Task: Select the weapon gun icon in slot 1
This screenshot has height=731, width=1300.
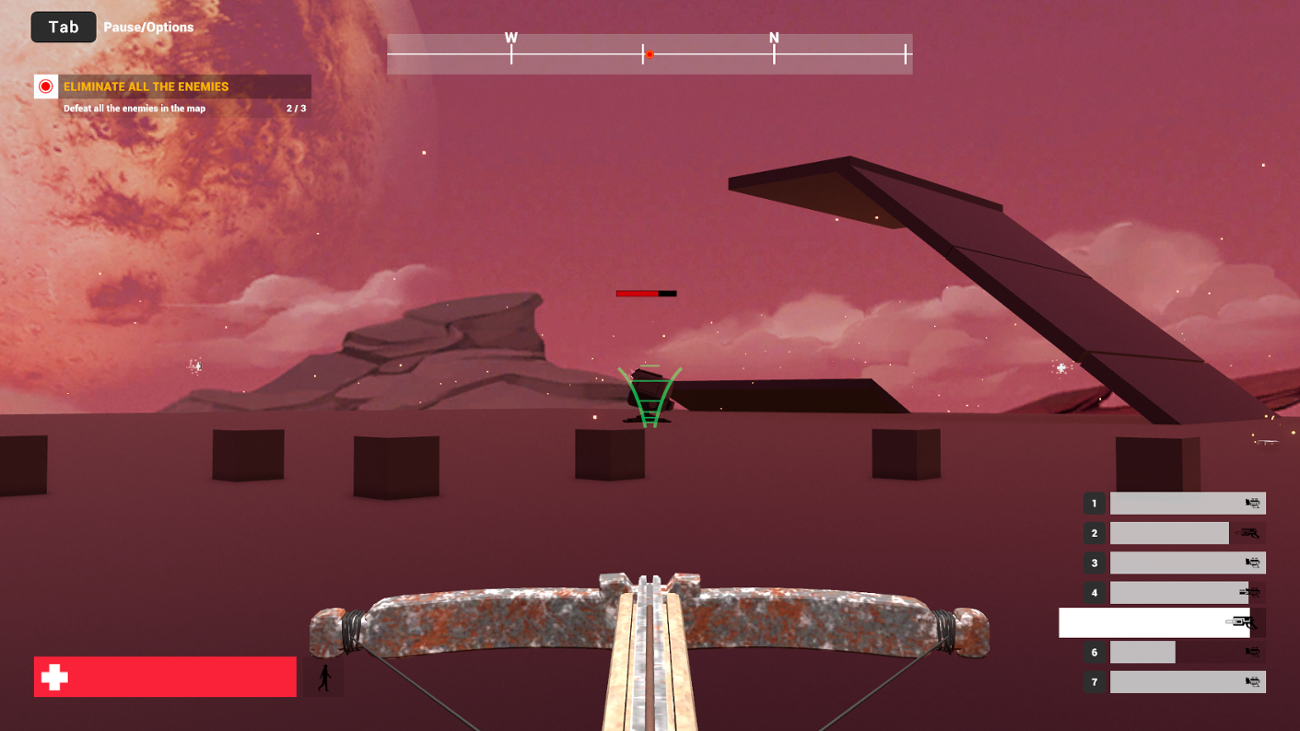Action: coord(1251,503)
